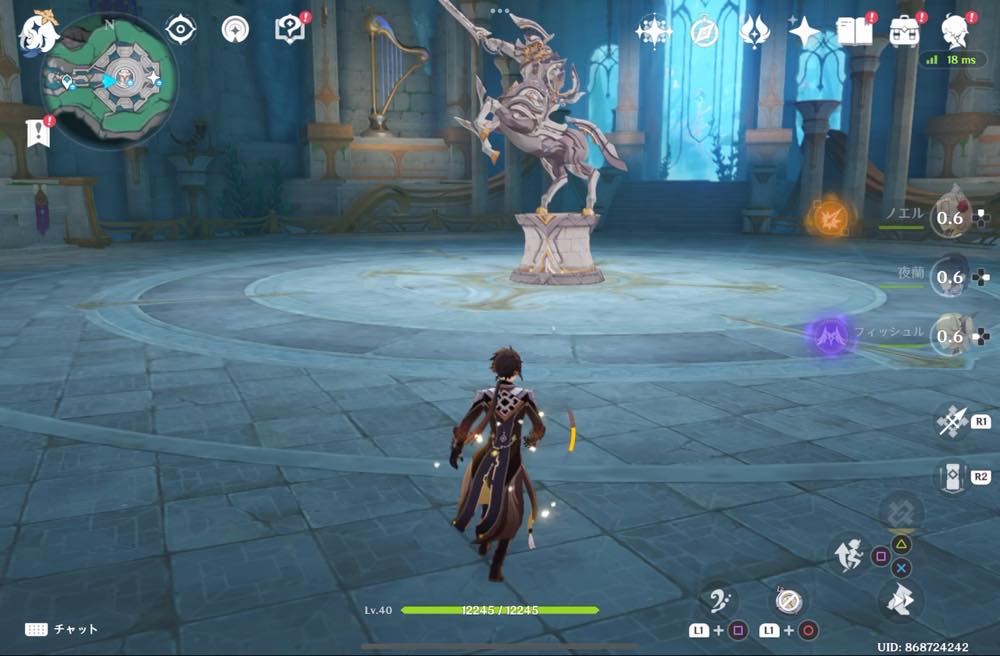
Task: Open the tutorial question mark icon
Action: (290, 30)
